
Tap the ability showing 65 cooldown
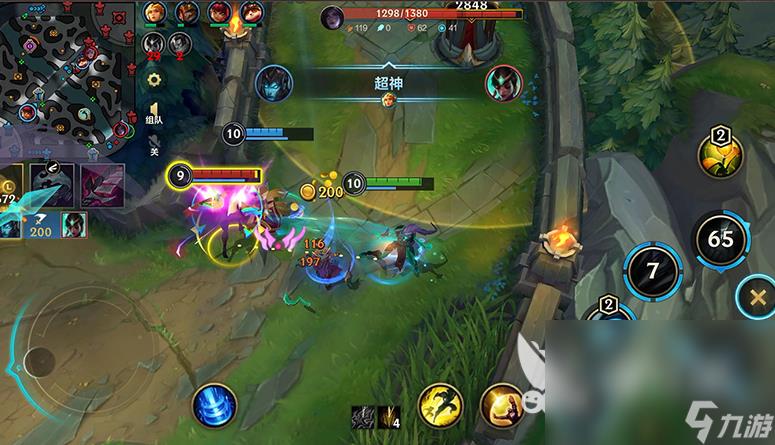click(720, 240)
